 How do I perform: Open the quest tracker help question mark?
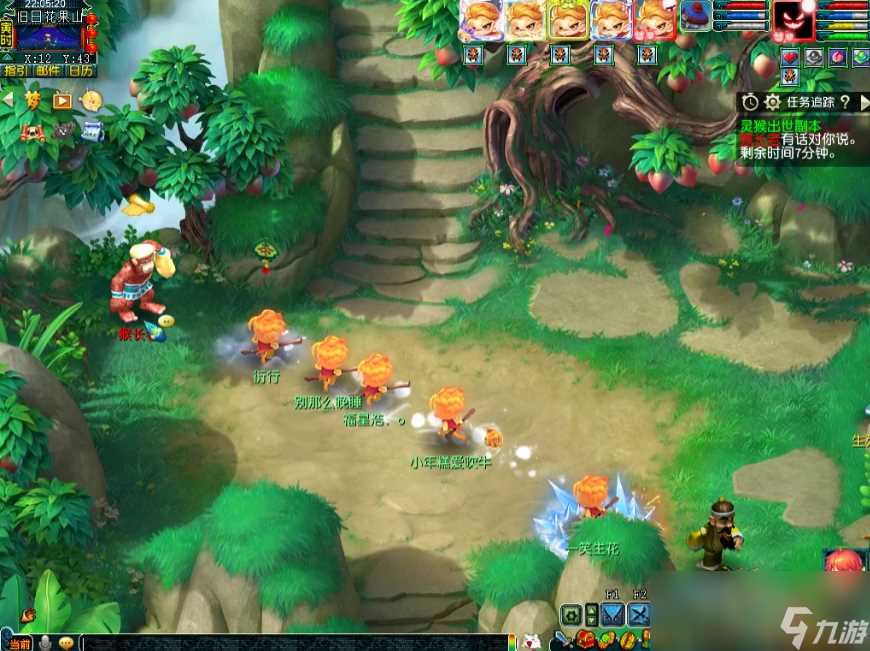845,102
